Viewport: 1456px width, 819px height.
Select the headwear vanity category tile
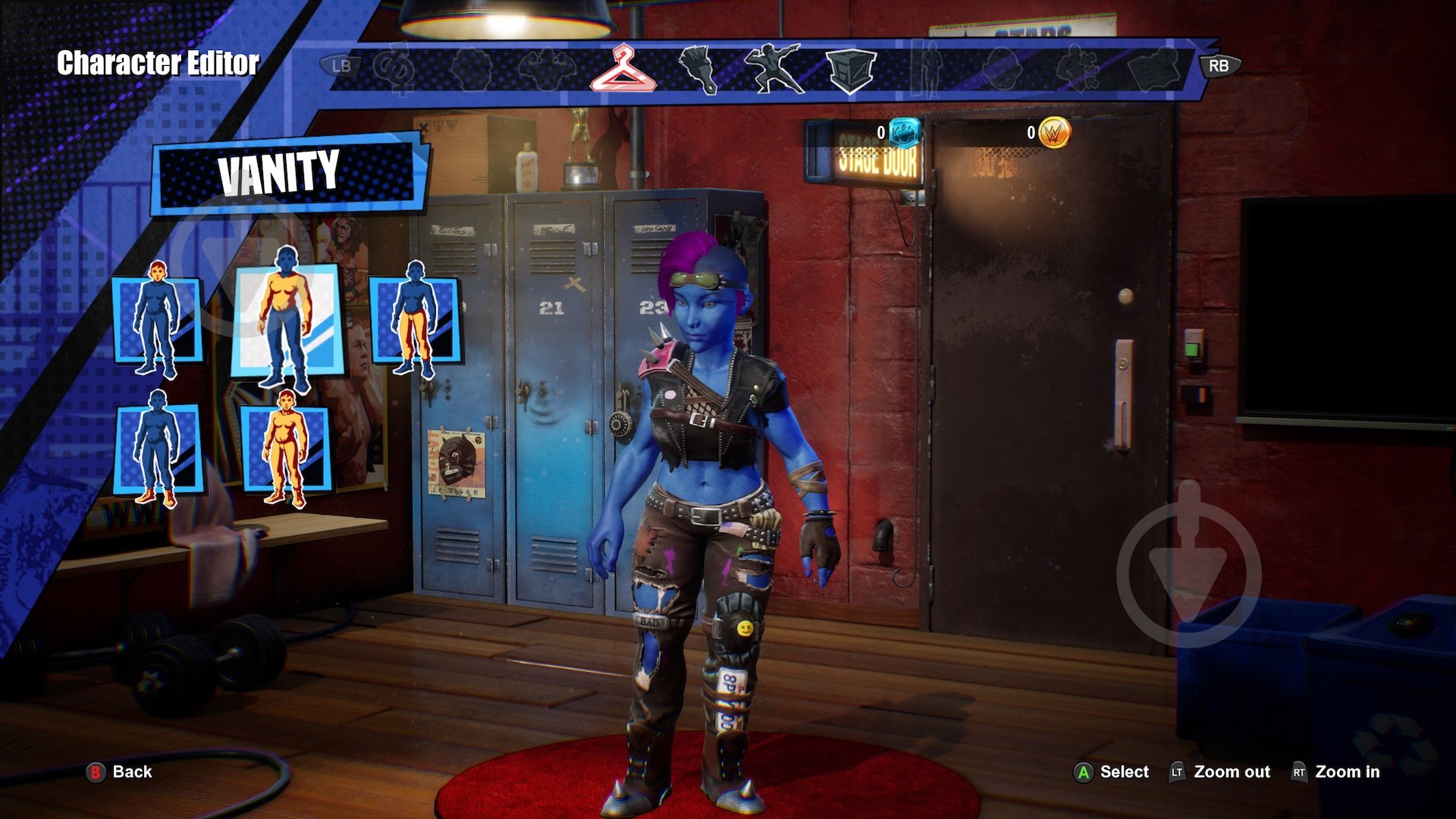(x=157, y=318)
